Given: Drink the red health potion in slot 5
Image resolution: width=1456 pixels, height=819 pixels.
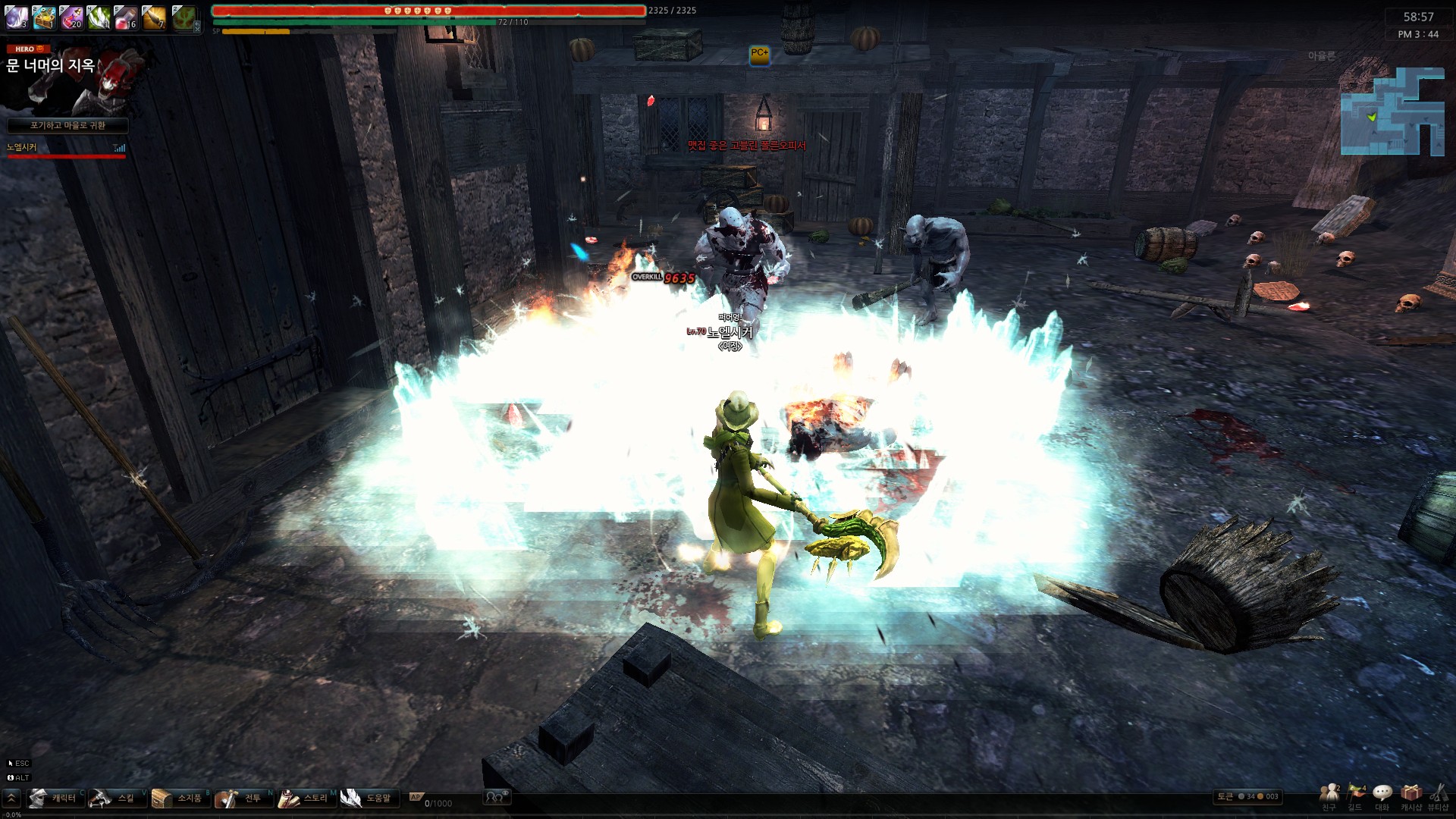Looking at the screenshot, I should (126, 17).
